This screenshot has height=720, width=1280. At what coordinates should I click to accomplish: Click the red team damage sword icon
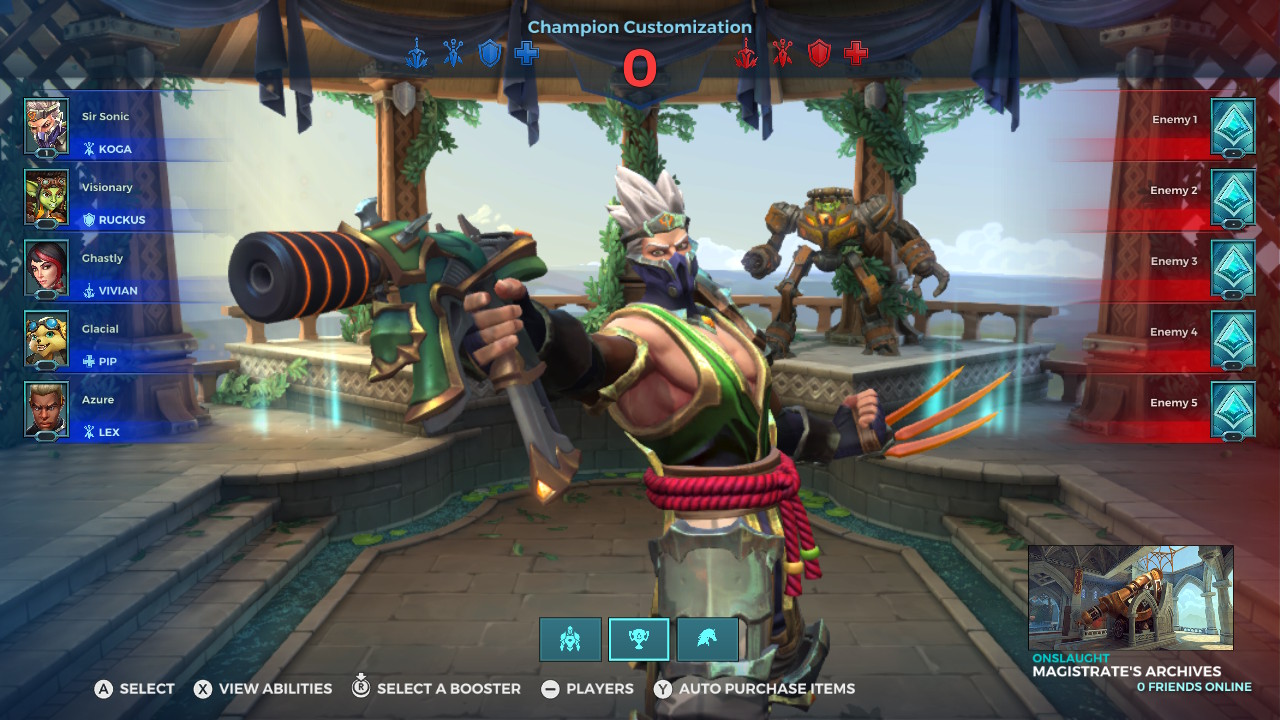coord(744,55)
